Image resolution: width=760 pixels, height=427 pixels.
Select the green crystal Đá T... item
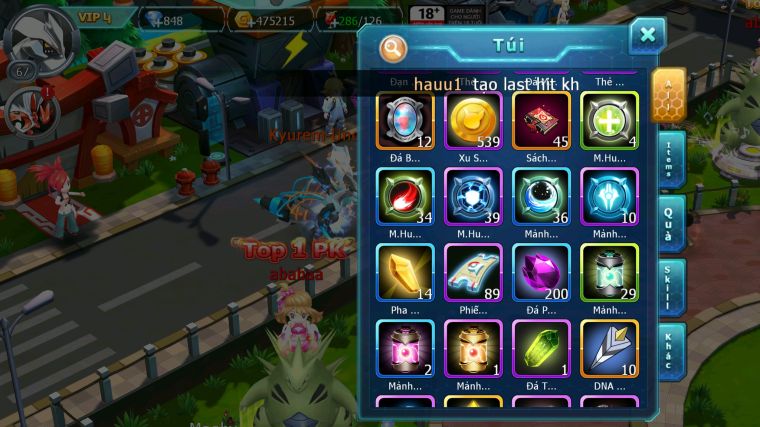tap(541, 348)
